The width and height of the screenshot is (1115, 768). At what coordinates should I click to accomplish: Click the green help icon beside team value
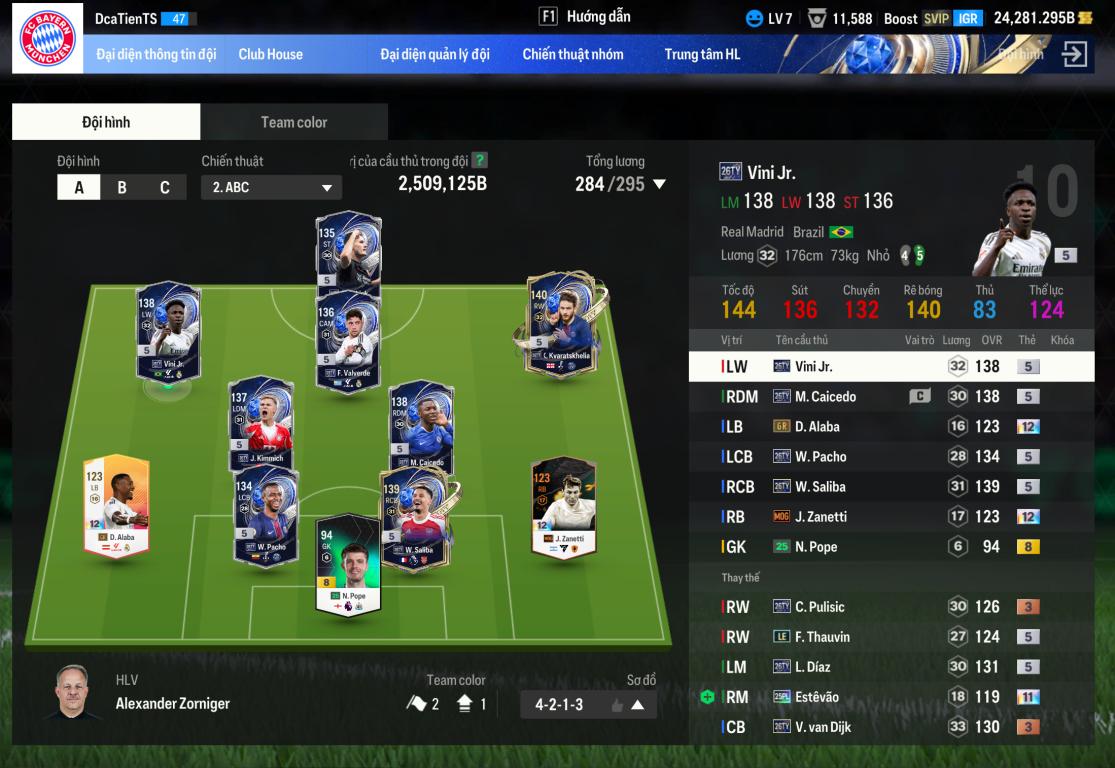click(x=480, y=160)
